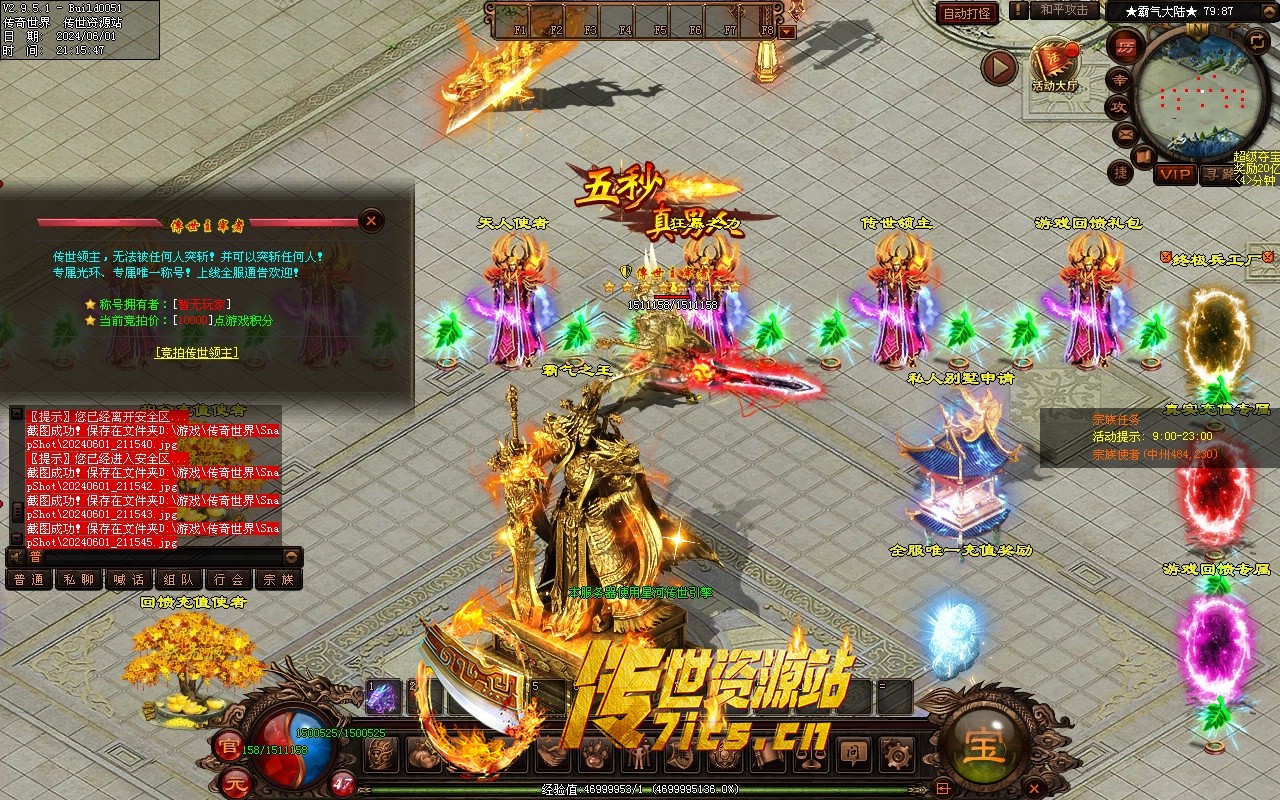1280x800 pixels.
Task: Open the 活动大厅 activity hall icon
Action: coord(1055,64)
